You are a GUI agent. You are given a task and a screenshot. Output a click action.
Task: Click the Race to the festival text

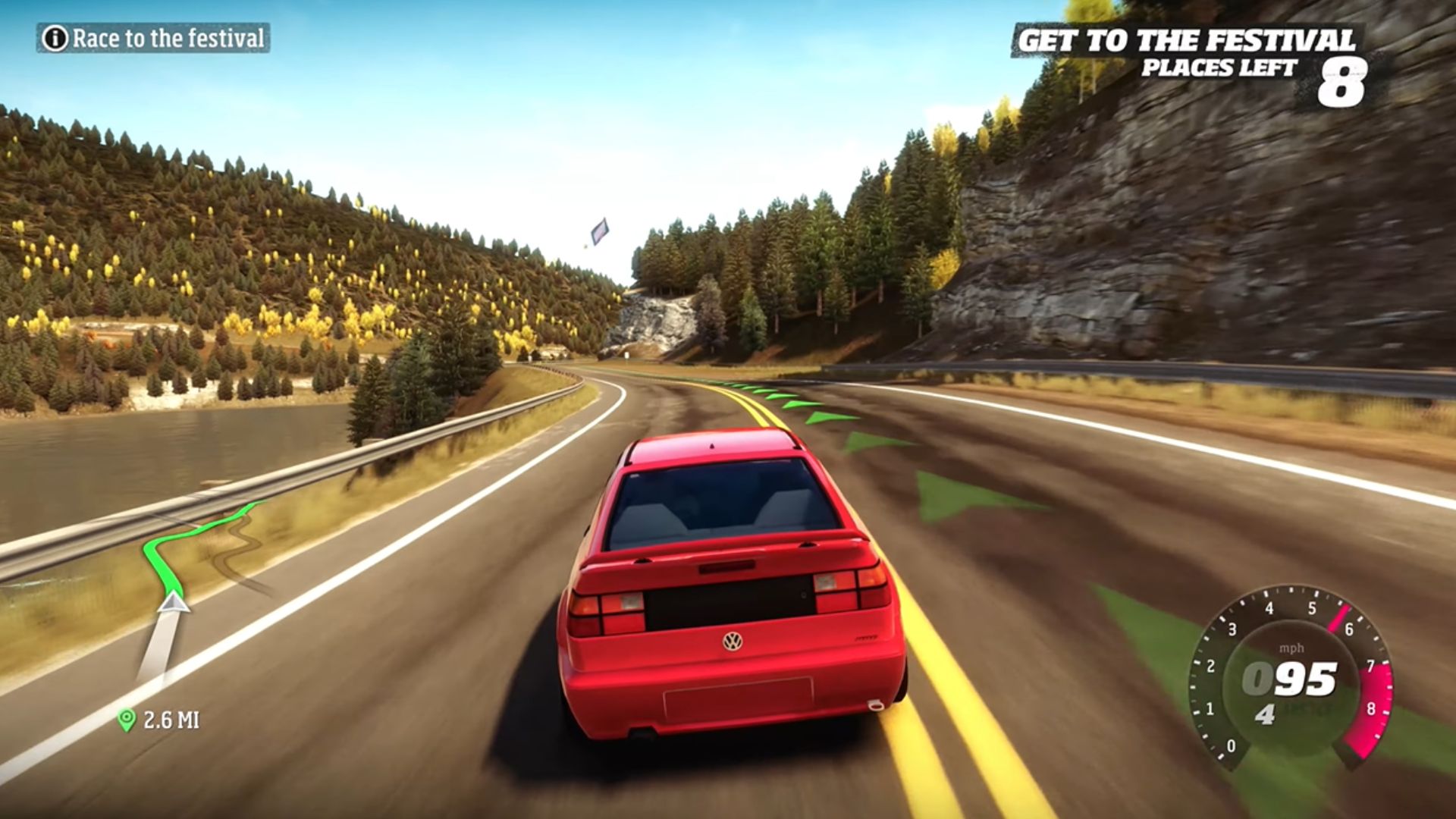pyautogui.click(x=167, y=35)
